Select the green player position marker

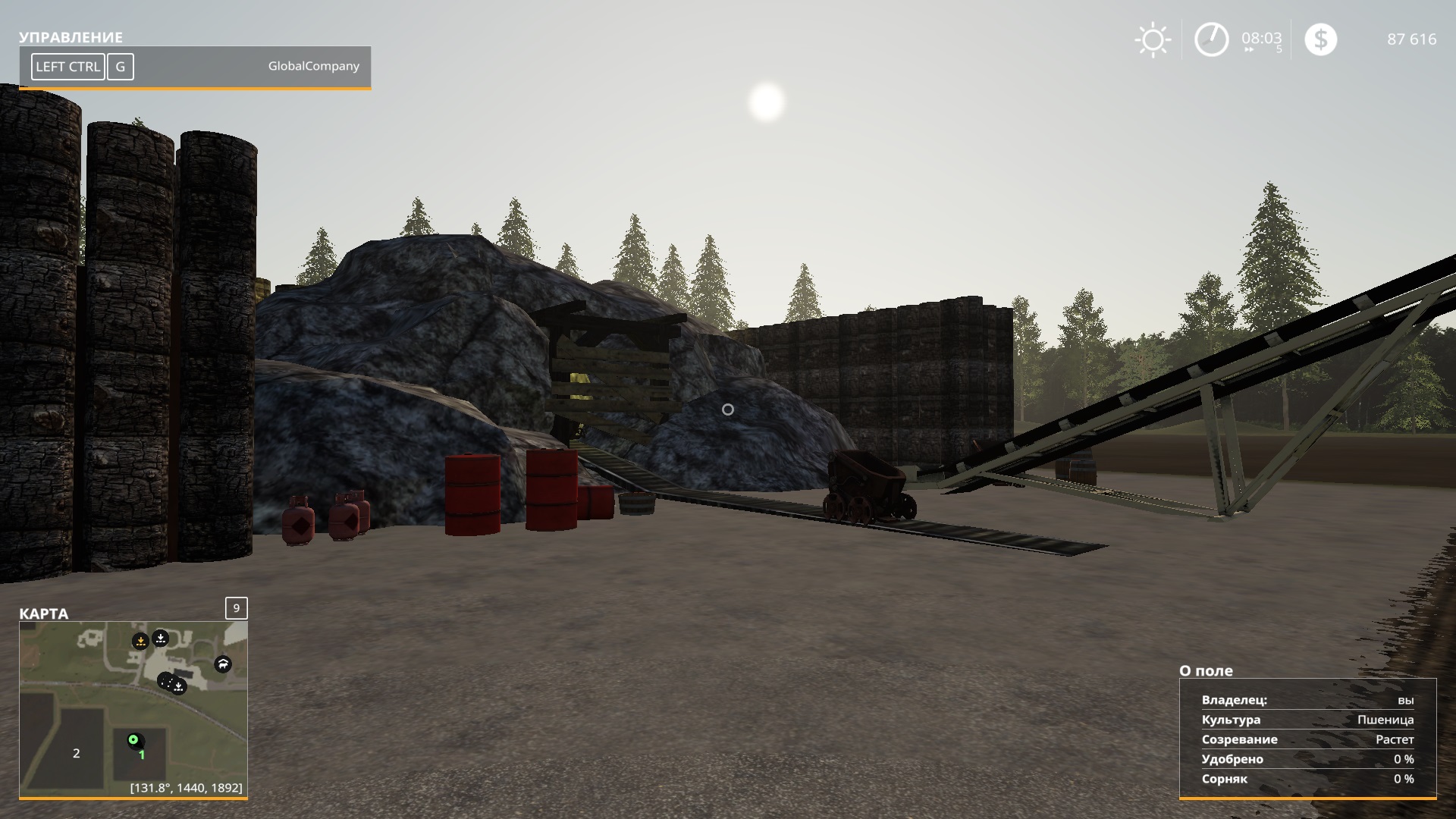tap(133, 739)
